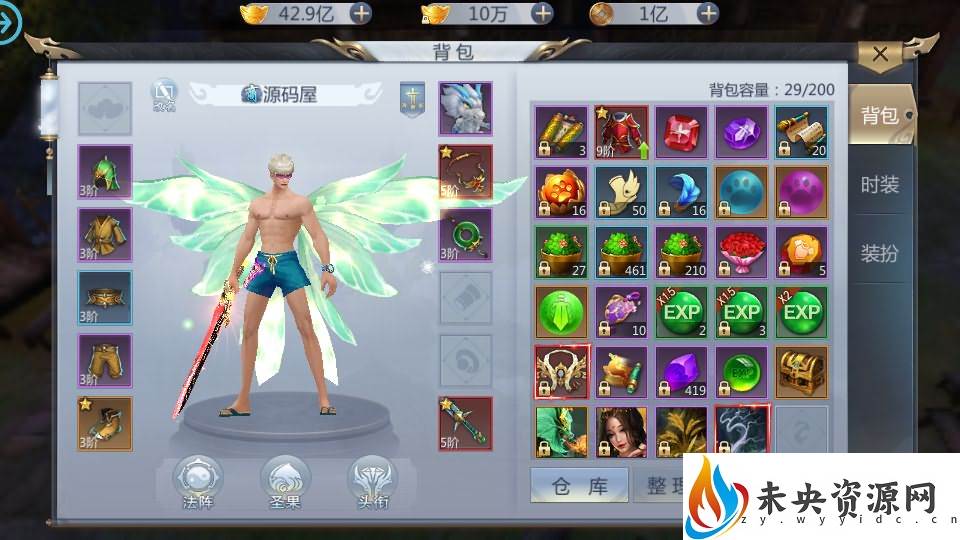Select the red armor item in backpack
960x540 pixels.
(x=621, y=132)
